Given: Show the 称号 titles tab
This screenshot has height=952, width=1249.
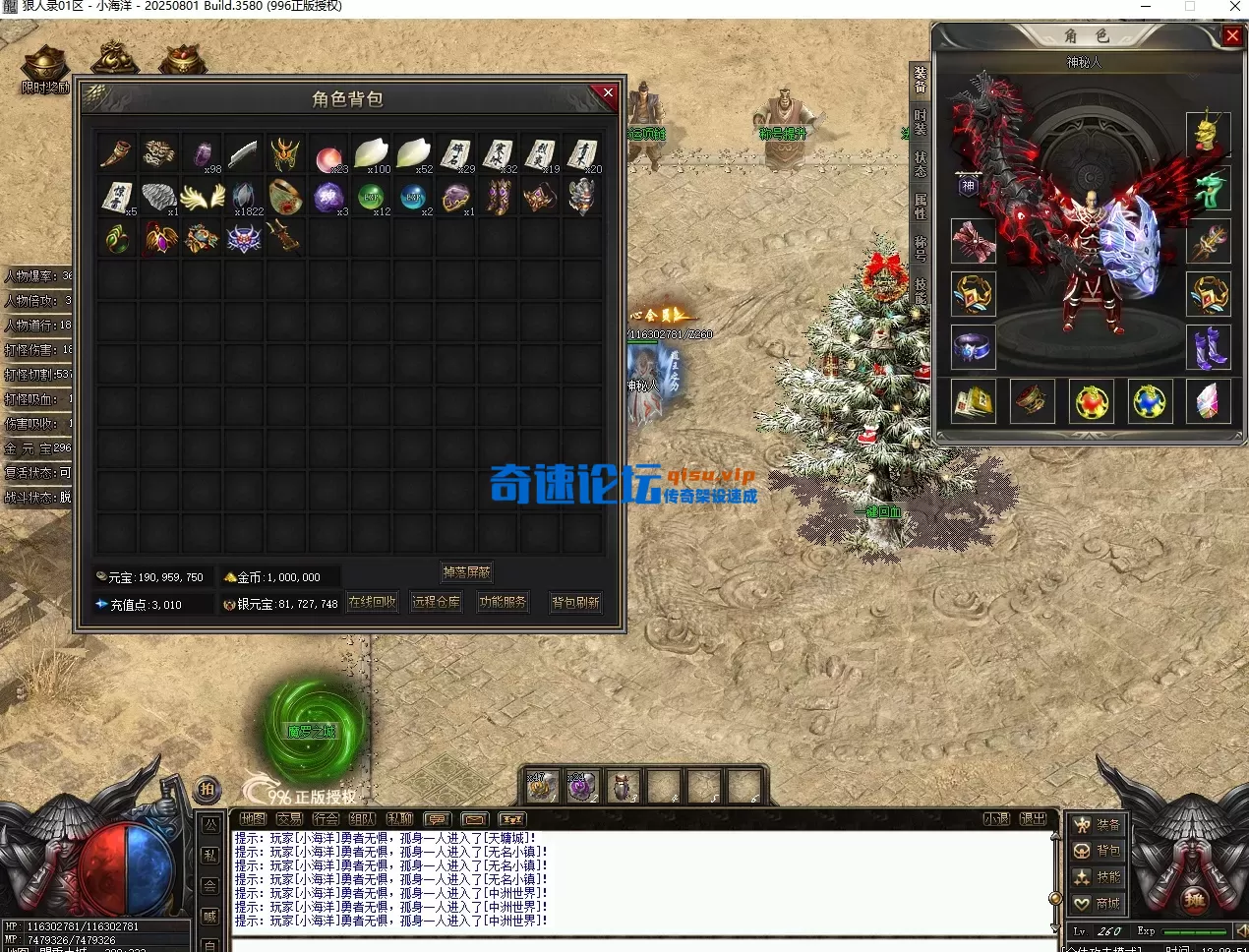Looking at the screenshot, I should 921,248.
